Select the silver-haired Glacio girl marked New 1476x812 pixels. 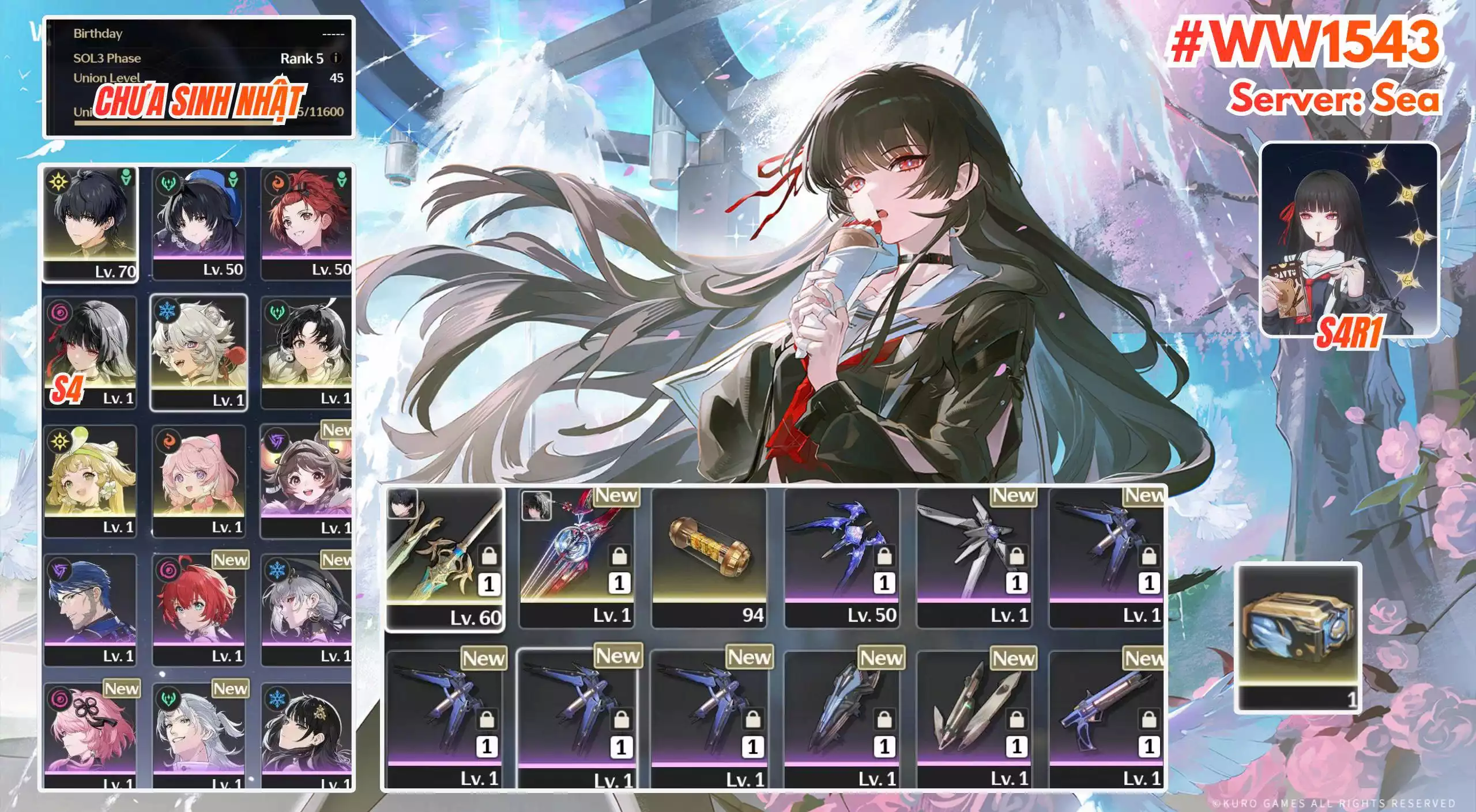(x=307, y=610)
